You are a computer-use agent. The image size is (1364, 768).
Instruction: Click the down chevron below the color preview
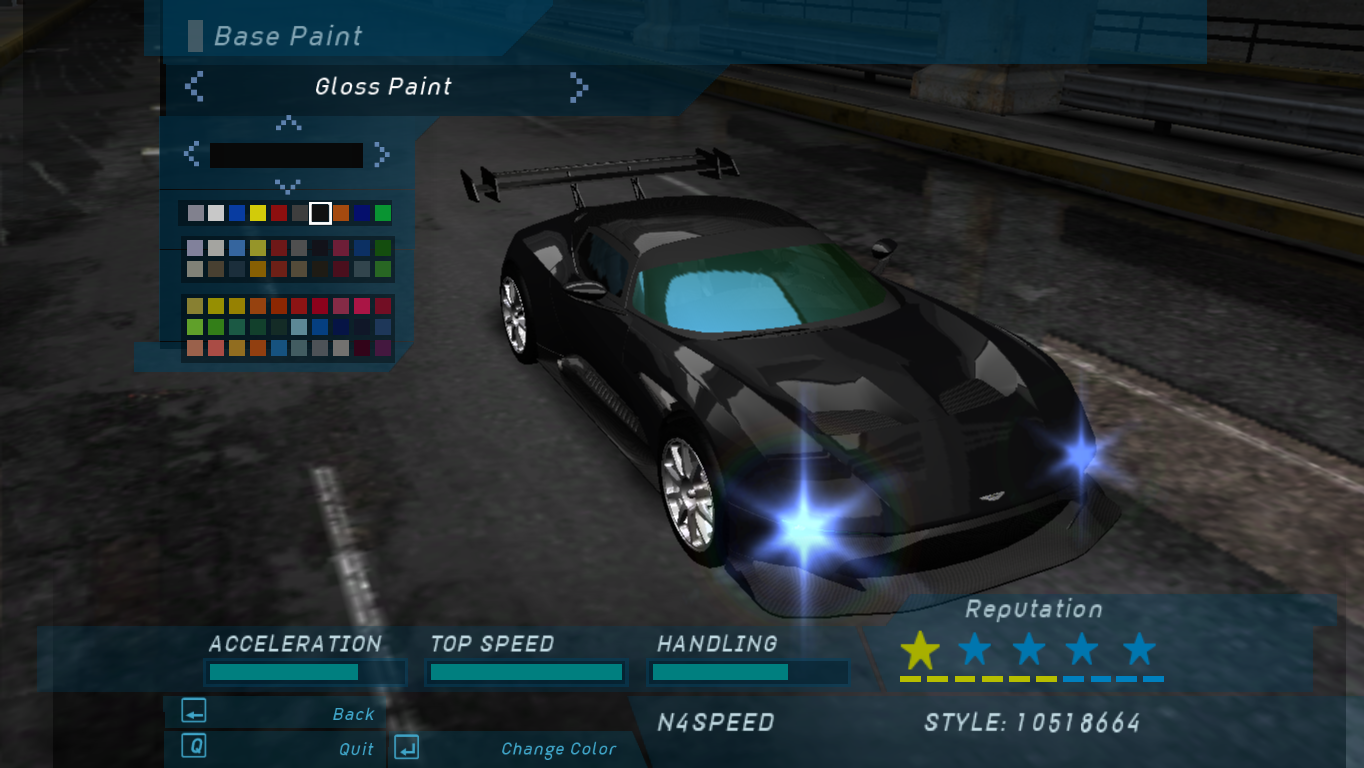[x=288, y=186]
